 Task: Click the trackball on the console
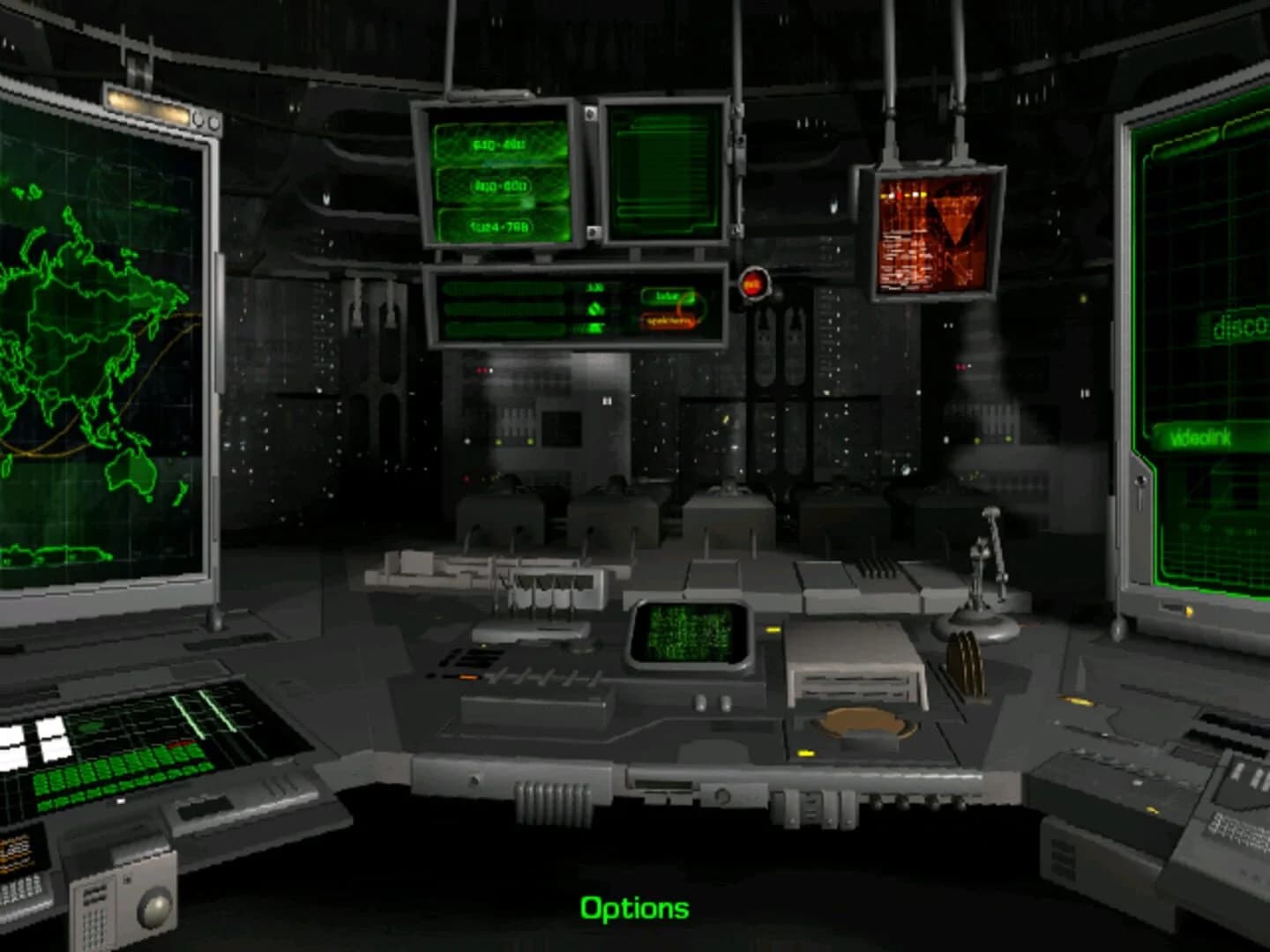[x=862, y=721]
